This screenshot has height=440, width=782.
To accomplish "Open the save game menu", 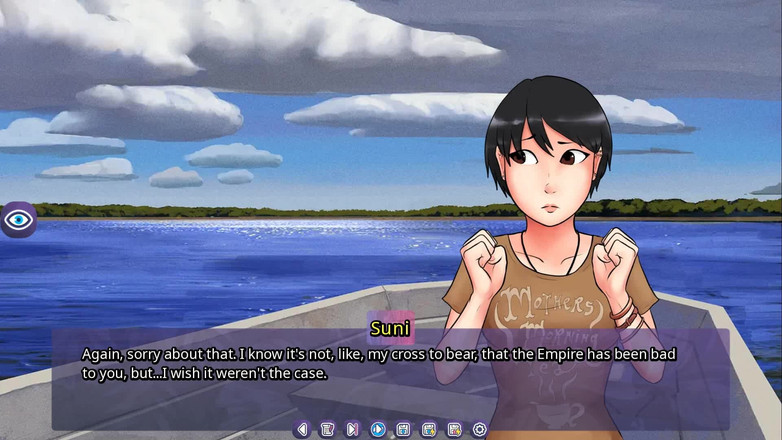I will tap(403, 429).
